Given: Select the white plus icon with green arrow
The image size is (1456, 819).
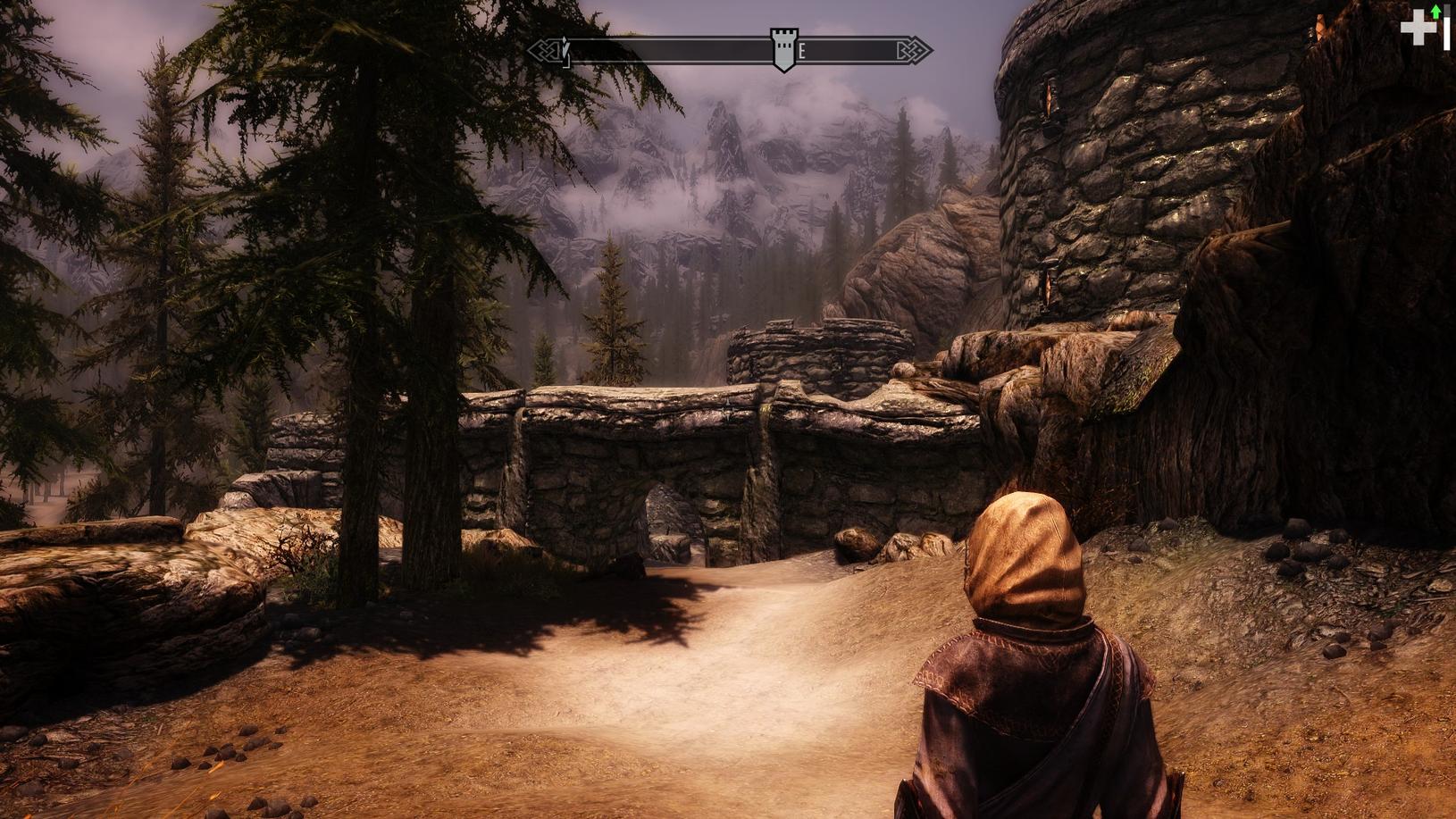Looking at the screenshot, I should (1419, 27).
